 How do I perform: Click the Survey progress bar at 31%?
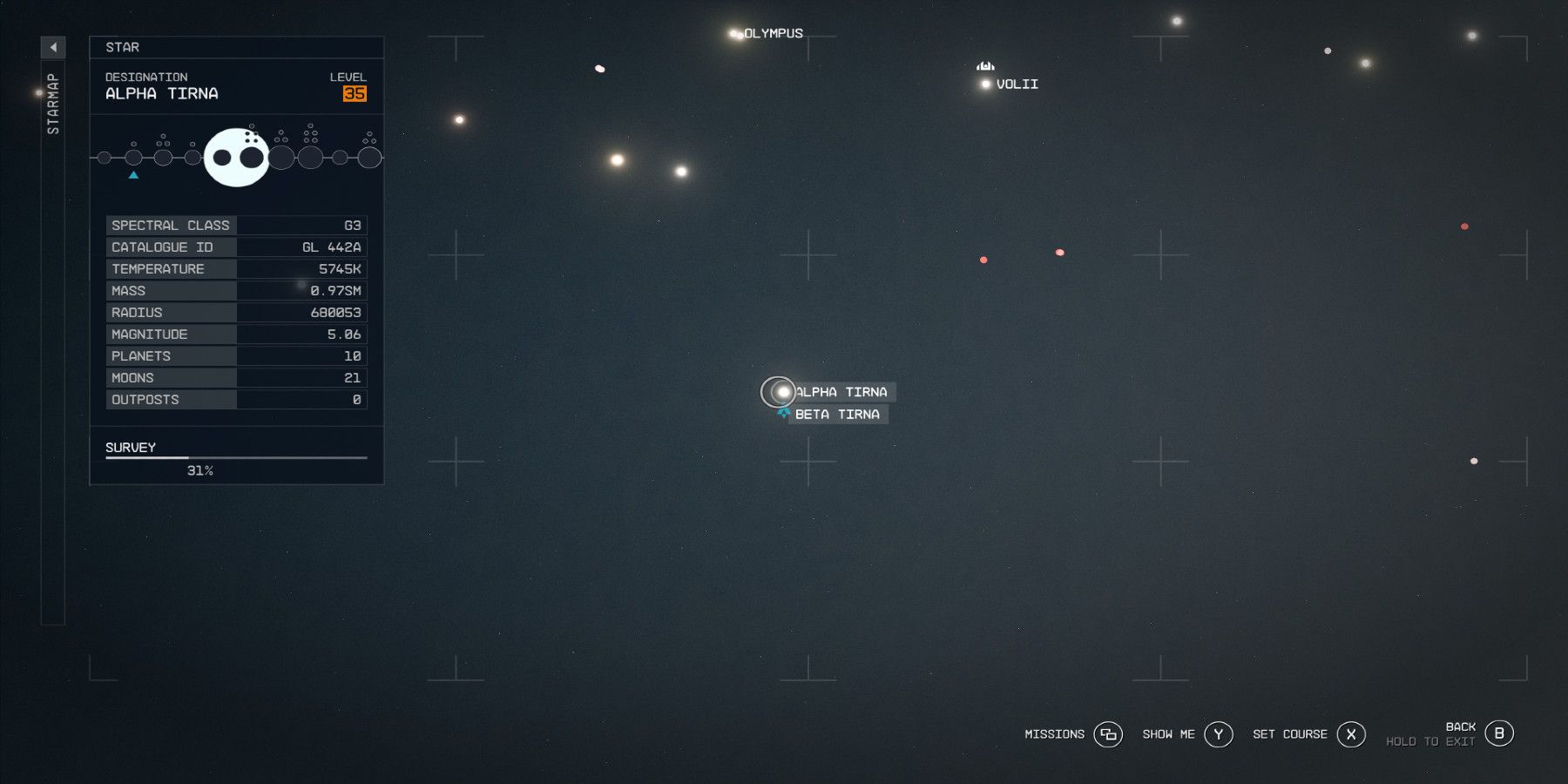(235, 456)
